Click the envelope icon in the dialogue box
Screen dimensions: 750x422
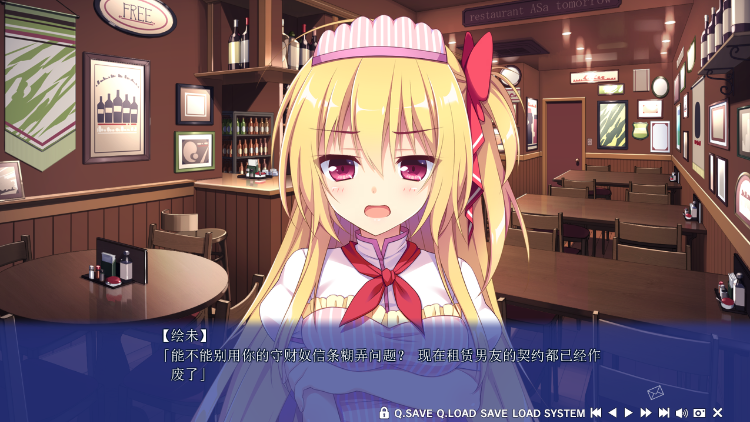pos(656,392)
